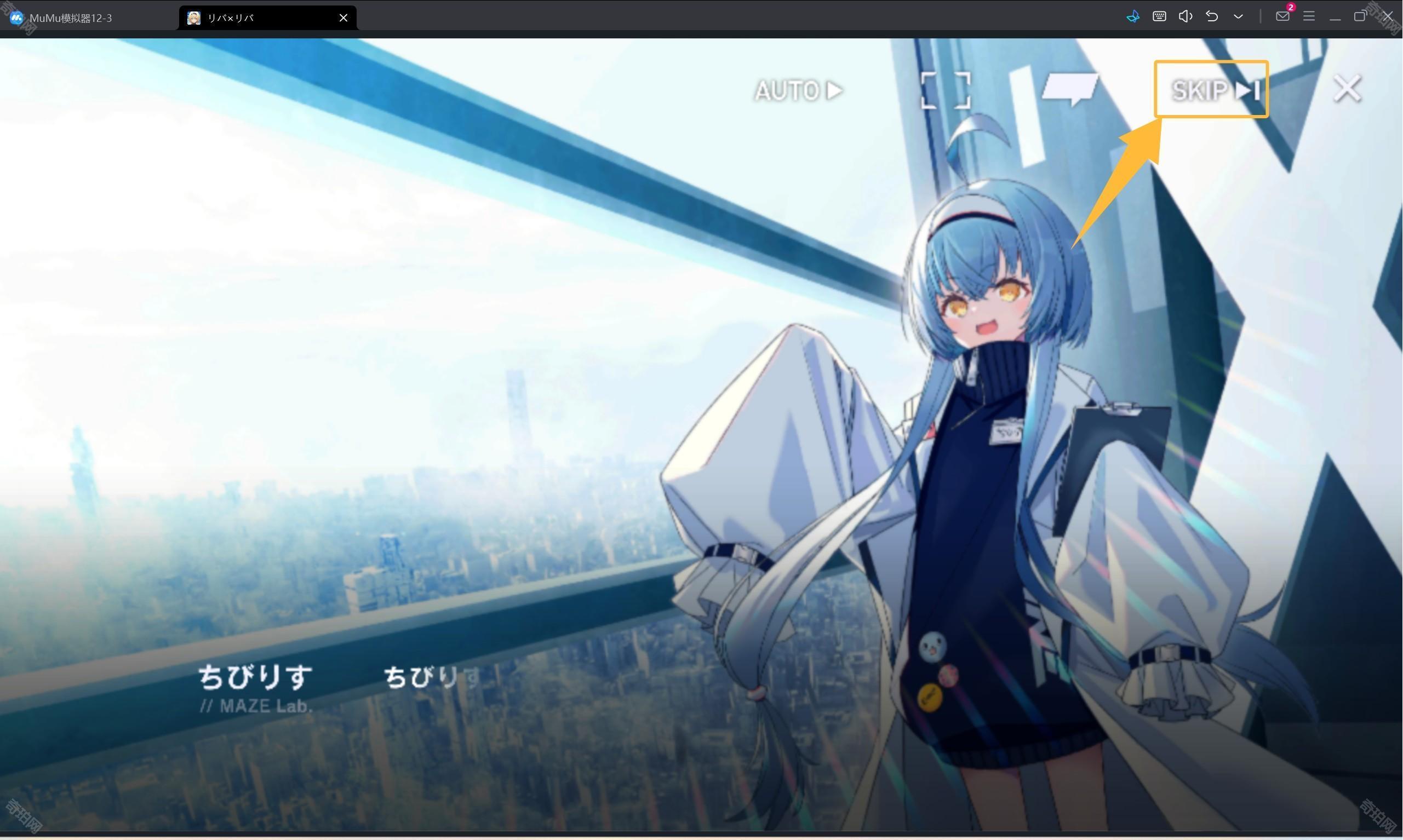
Task: Dismiss the story with the in-game X
Action: point(1347,88)
